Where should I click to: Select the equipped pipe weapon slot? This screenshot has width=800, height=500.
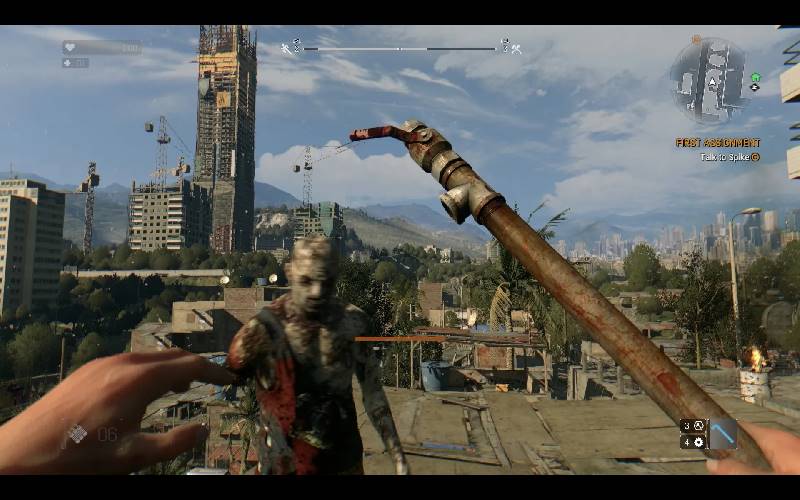click(722, 433)
